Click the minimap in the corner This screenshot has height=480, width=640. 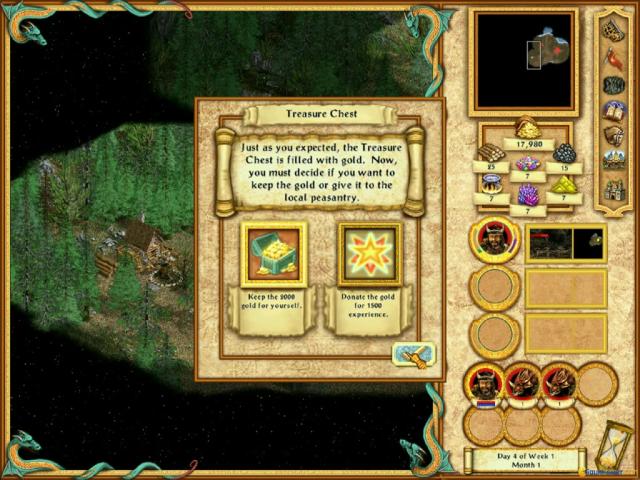tap(523, 60)
